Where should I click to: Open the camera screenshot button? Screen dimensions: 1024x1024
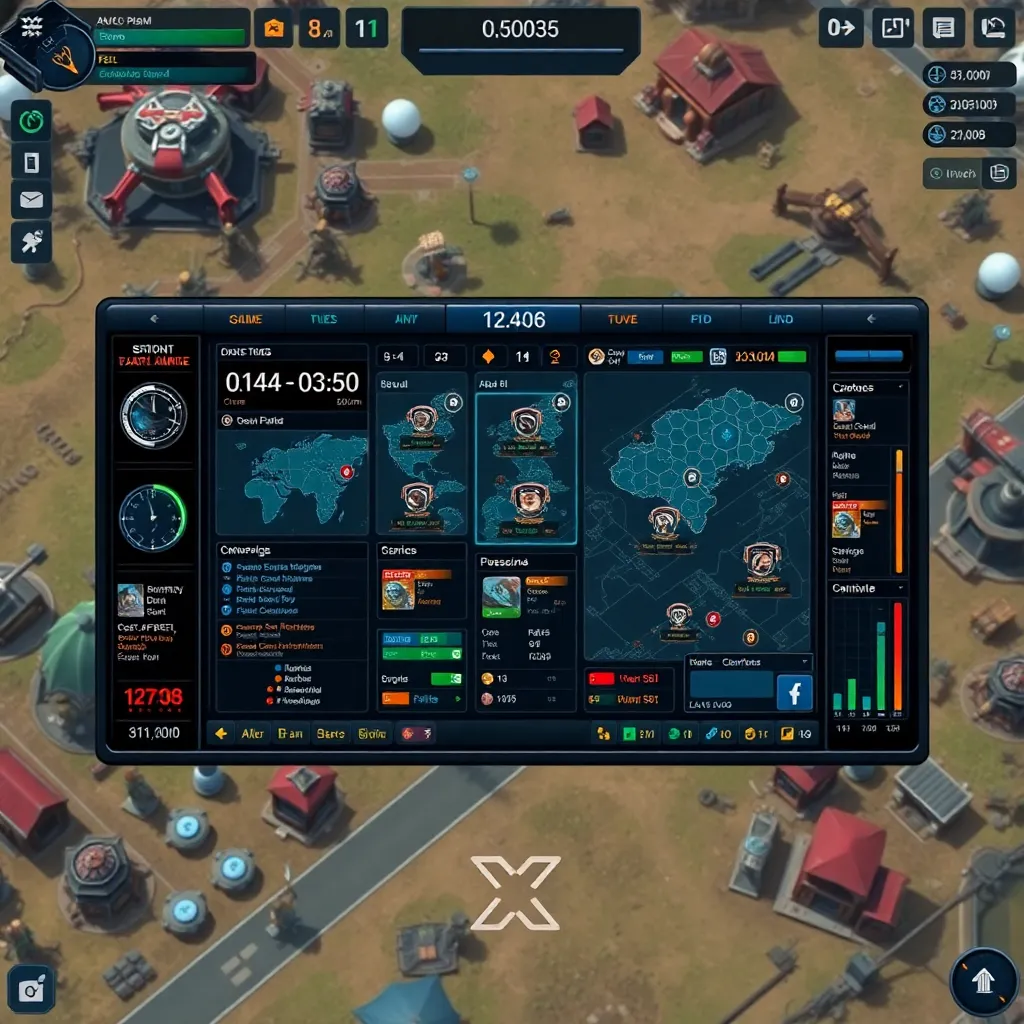31,989
